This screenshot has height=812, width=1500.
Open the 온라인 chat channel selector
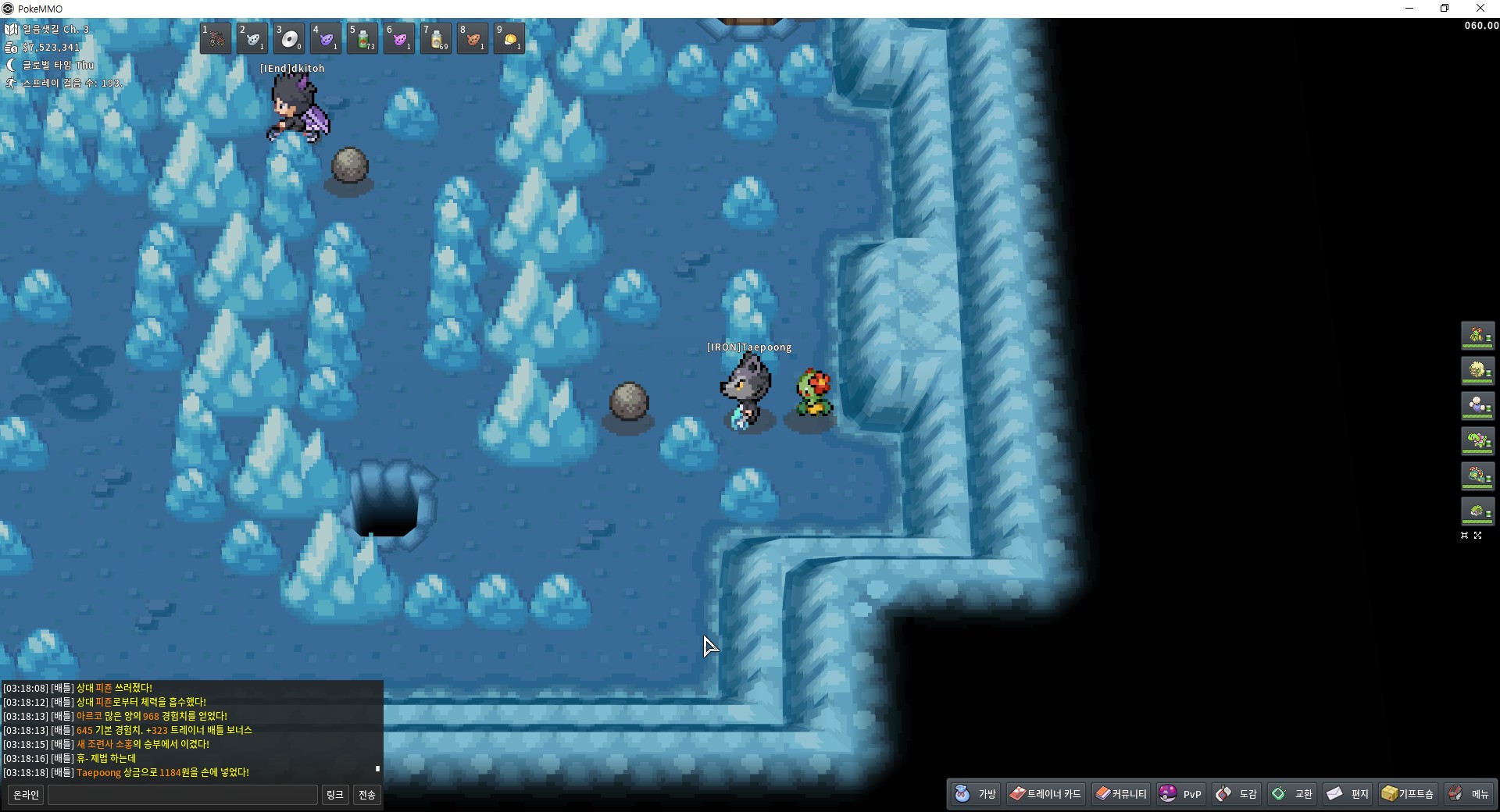click(26, 795)
